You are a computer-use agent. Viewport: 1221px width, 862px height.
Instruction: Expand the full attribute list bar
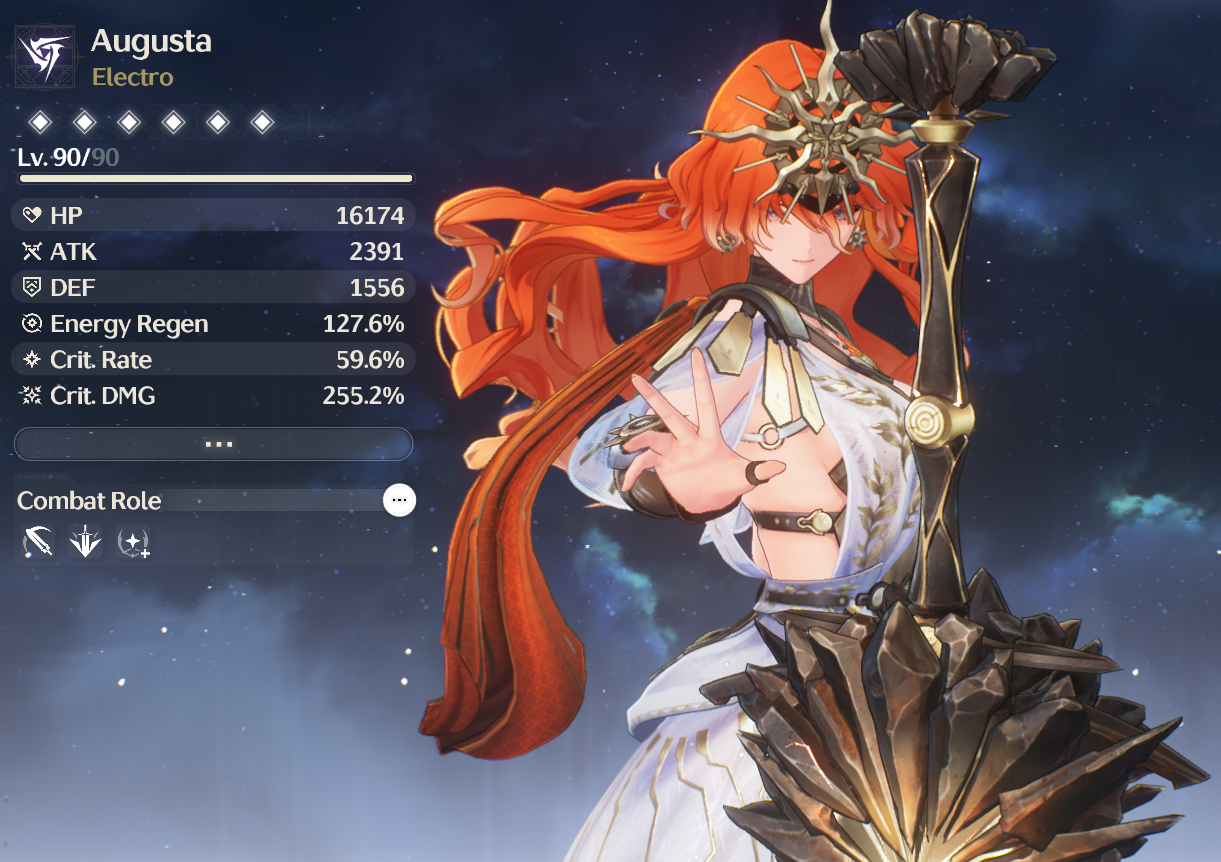(213, 444)
